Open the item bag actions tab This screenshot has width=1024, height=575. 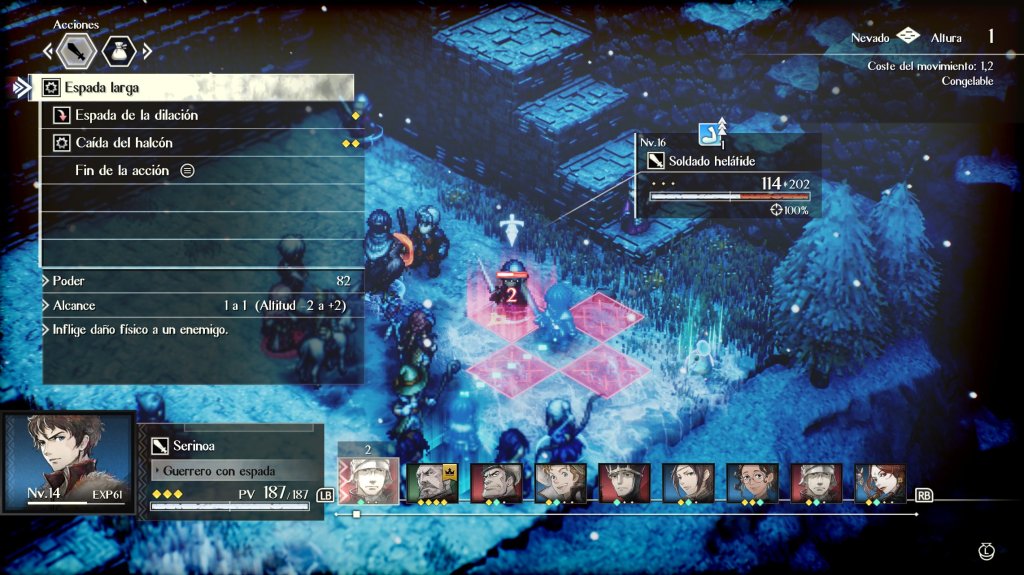tap(118, 51)
